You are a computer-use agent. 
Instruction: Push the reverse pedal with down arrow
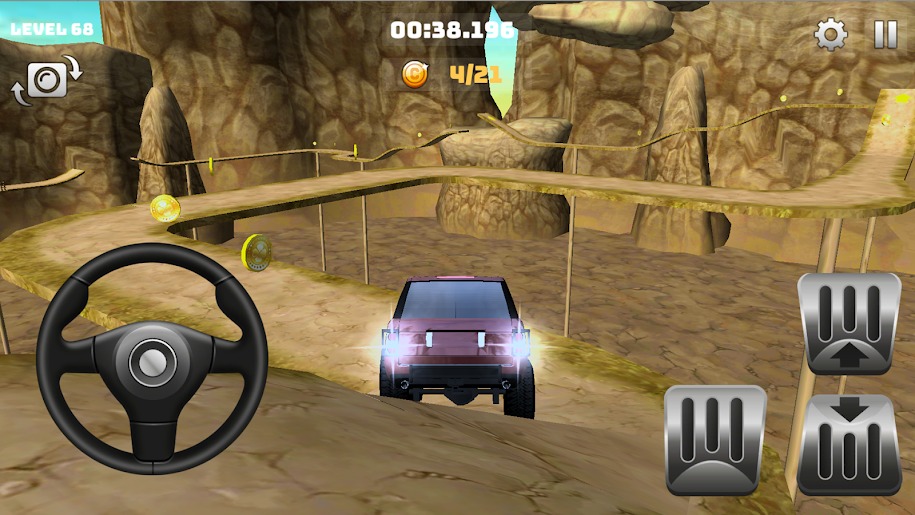tap(849, 444)
